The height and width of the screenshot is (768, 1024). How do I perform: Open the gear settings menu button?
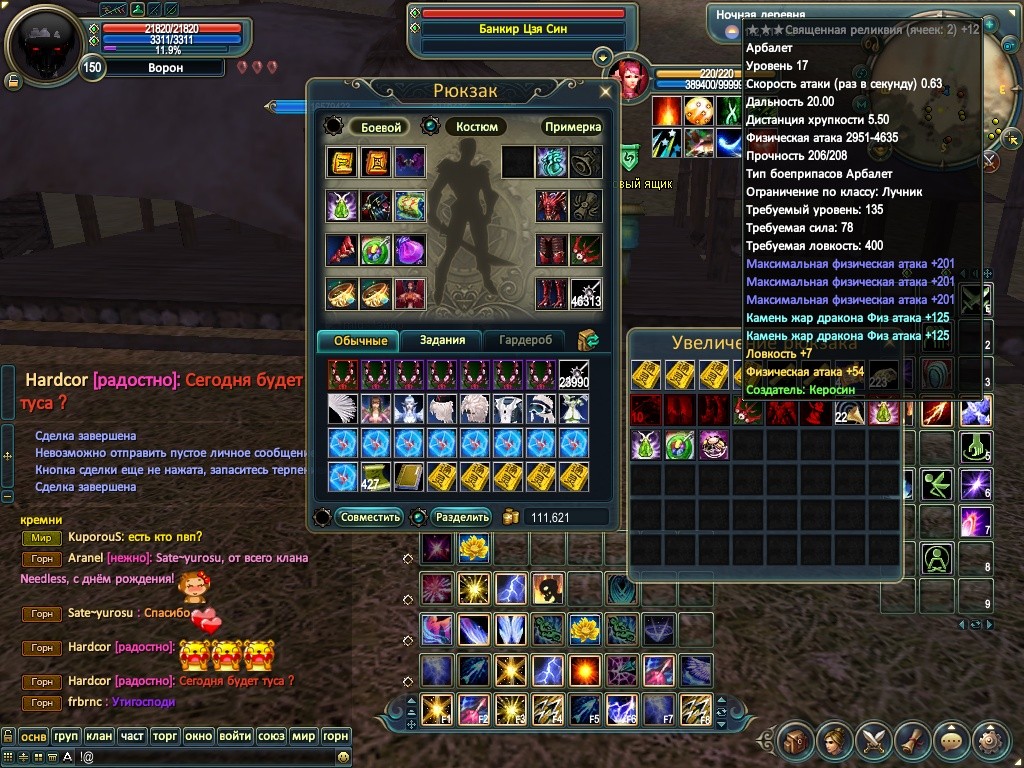click(989, 742)
